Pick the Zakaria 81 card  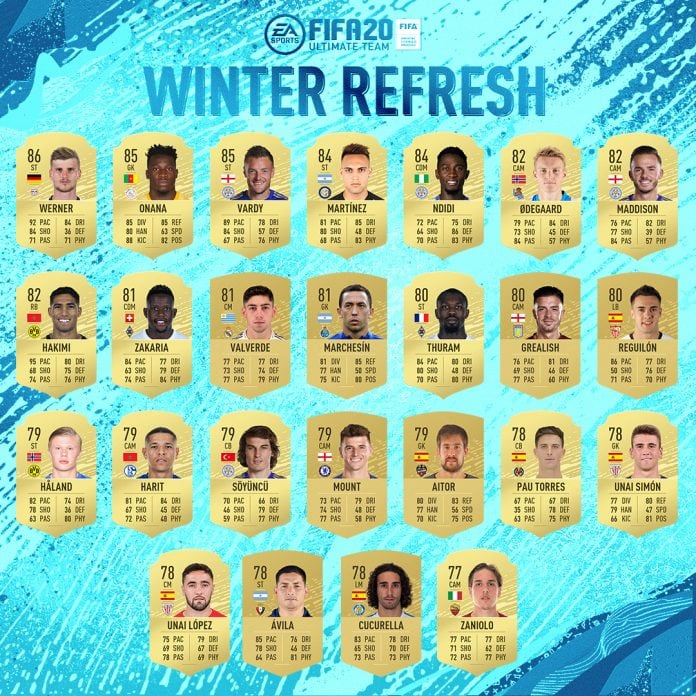[154, 335]
